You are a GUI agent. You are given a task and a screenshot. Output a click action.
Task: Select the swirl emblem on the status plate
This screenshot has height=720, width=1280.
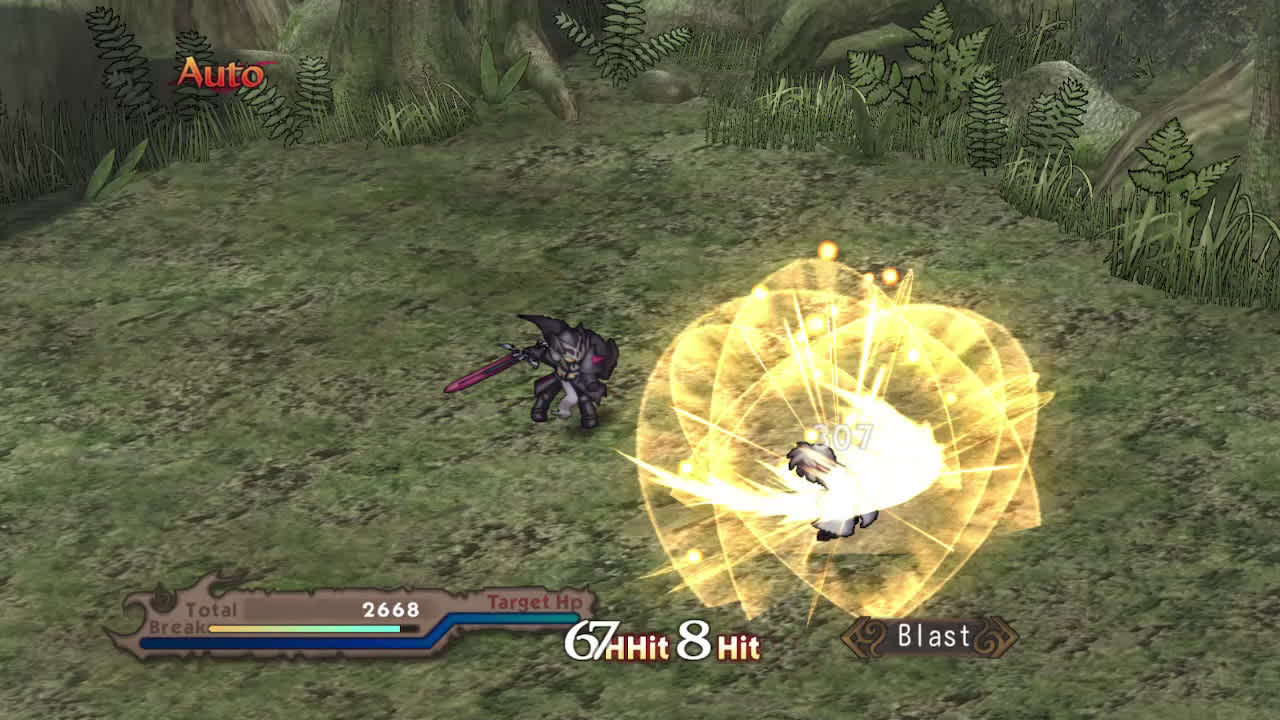tap(165, 600)
